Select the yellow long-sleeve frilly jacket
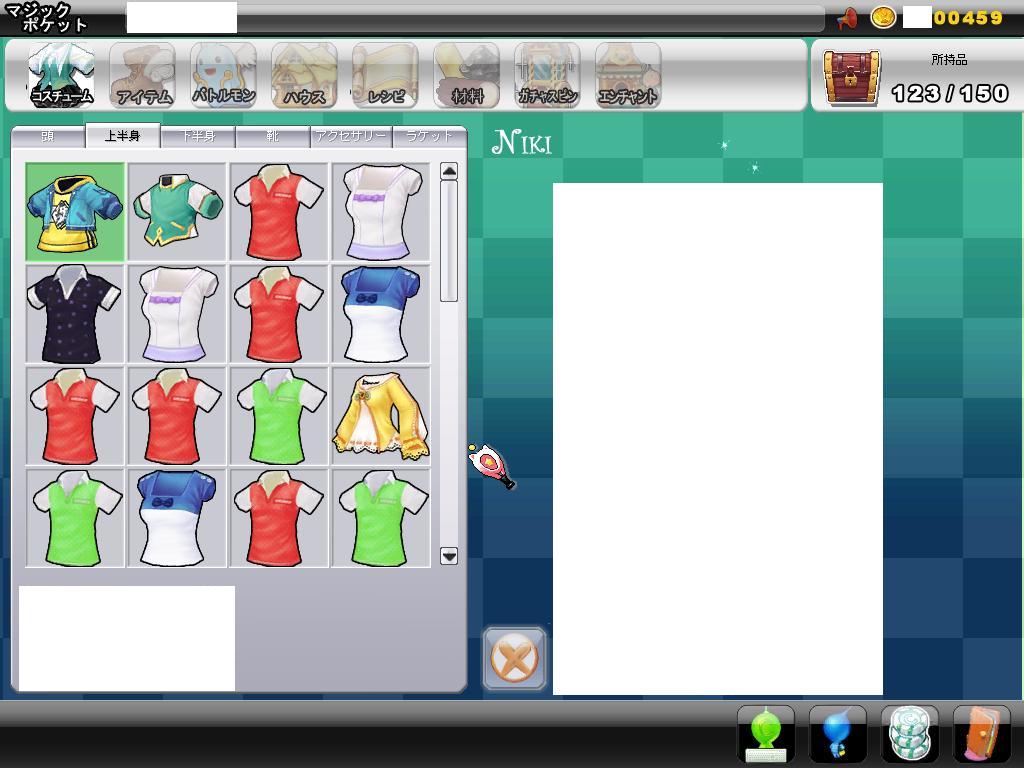 point(381,416)
